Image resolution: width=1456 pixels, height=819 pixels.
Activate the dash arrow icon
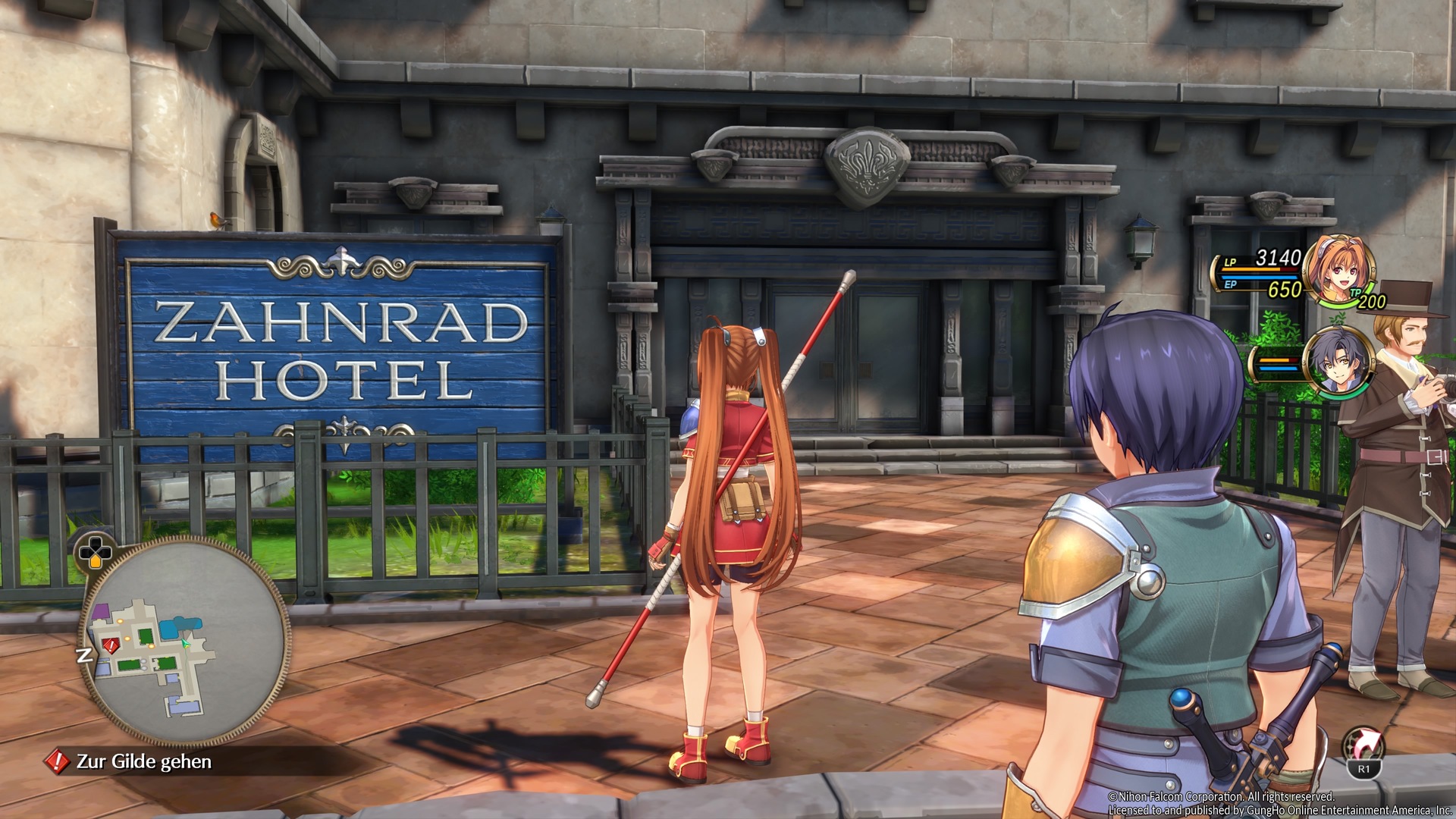[x=1363, y=745]
